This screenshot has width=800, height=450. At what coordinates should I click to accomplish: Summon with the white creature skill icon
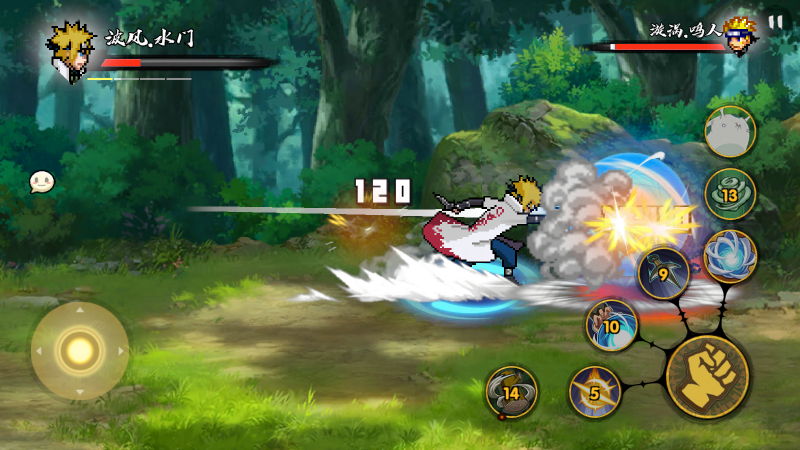click(x=730, y=132)
